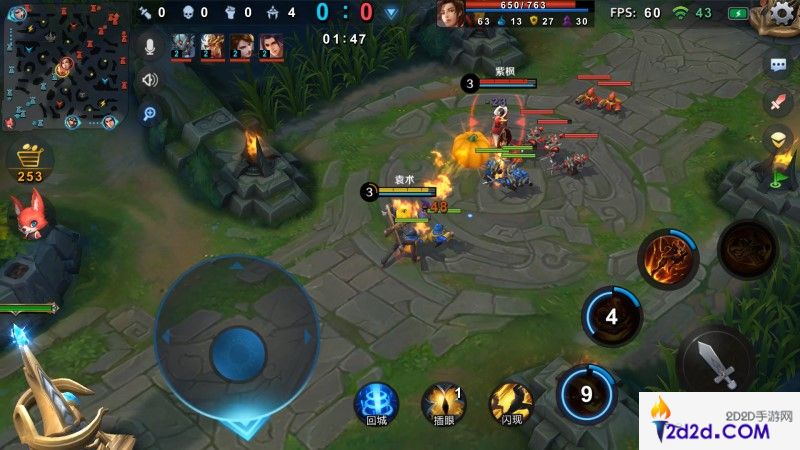Send the red sword attack signal
Screen dimensions: 800x450
(778, 101)
